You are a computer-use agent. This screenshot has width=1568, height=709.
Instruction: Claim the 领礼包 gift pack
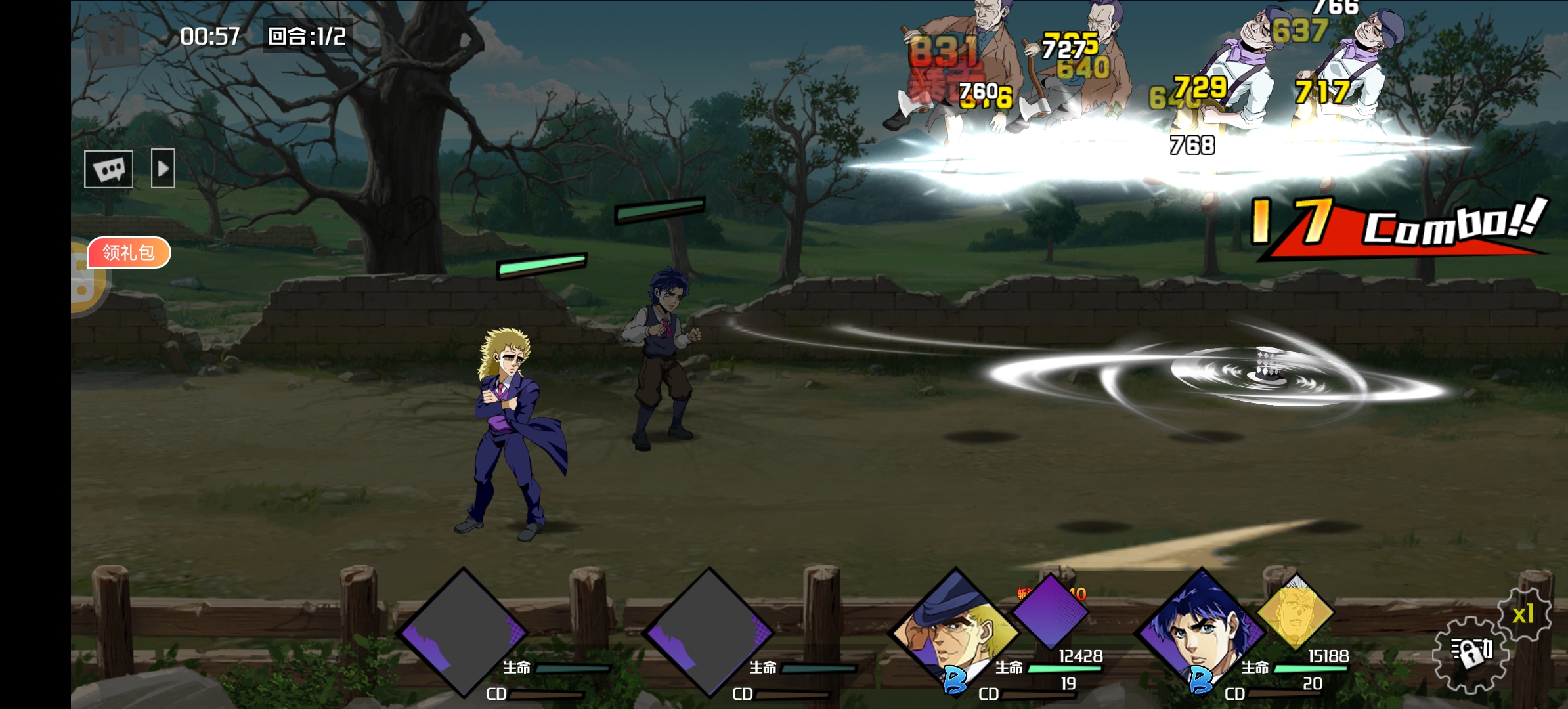[x=129, y=253]
